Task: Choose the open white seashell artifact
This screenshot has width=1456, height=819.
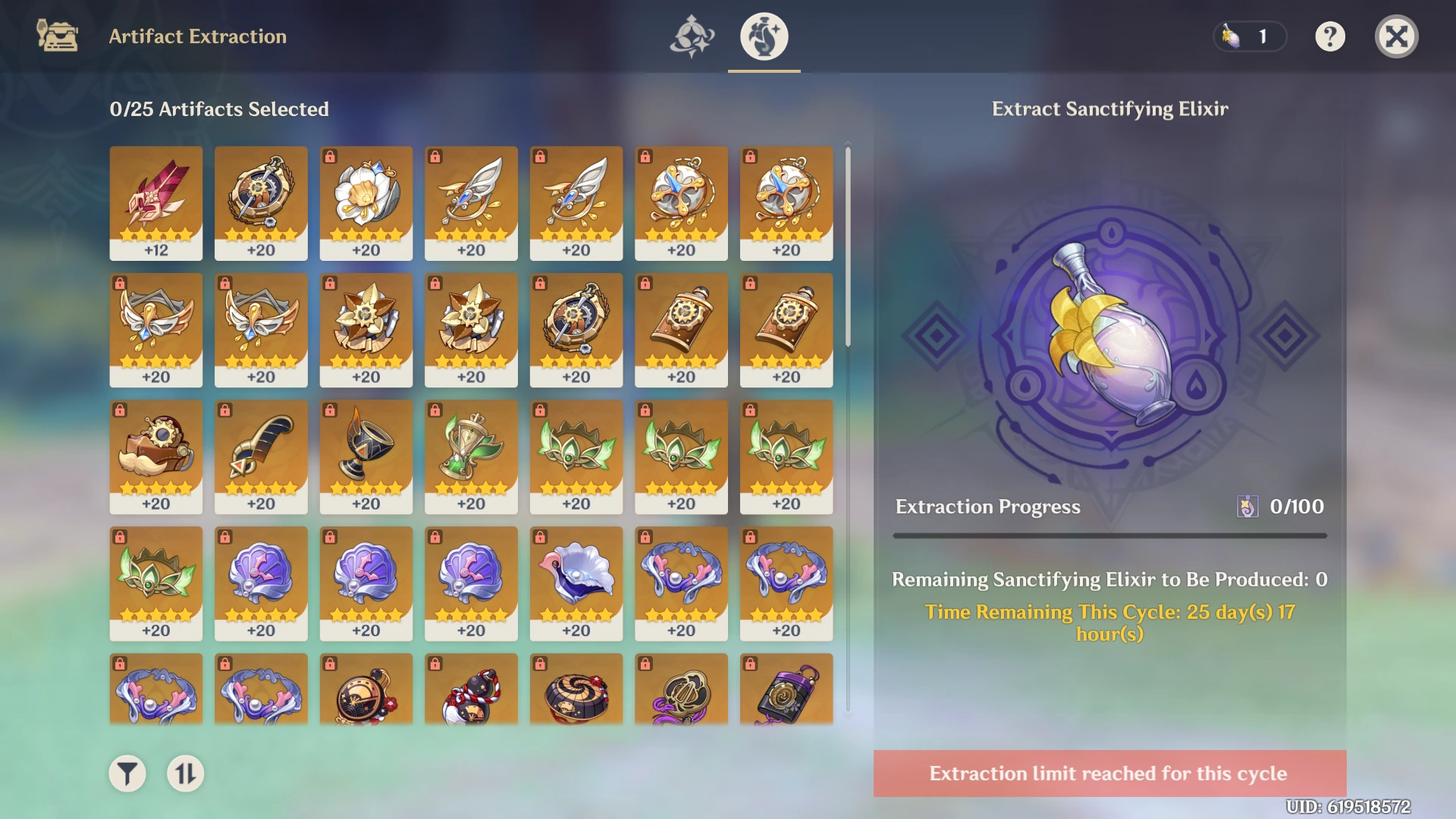Action: [x=576, y=583]
